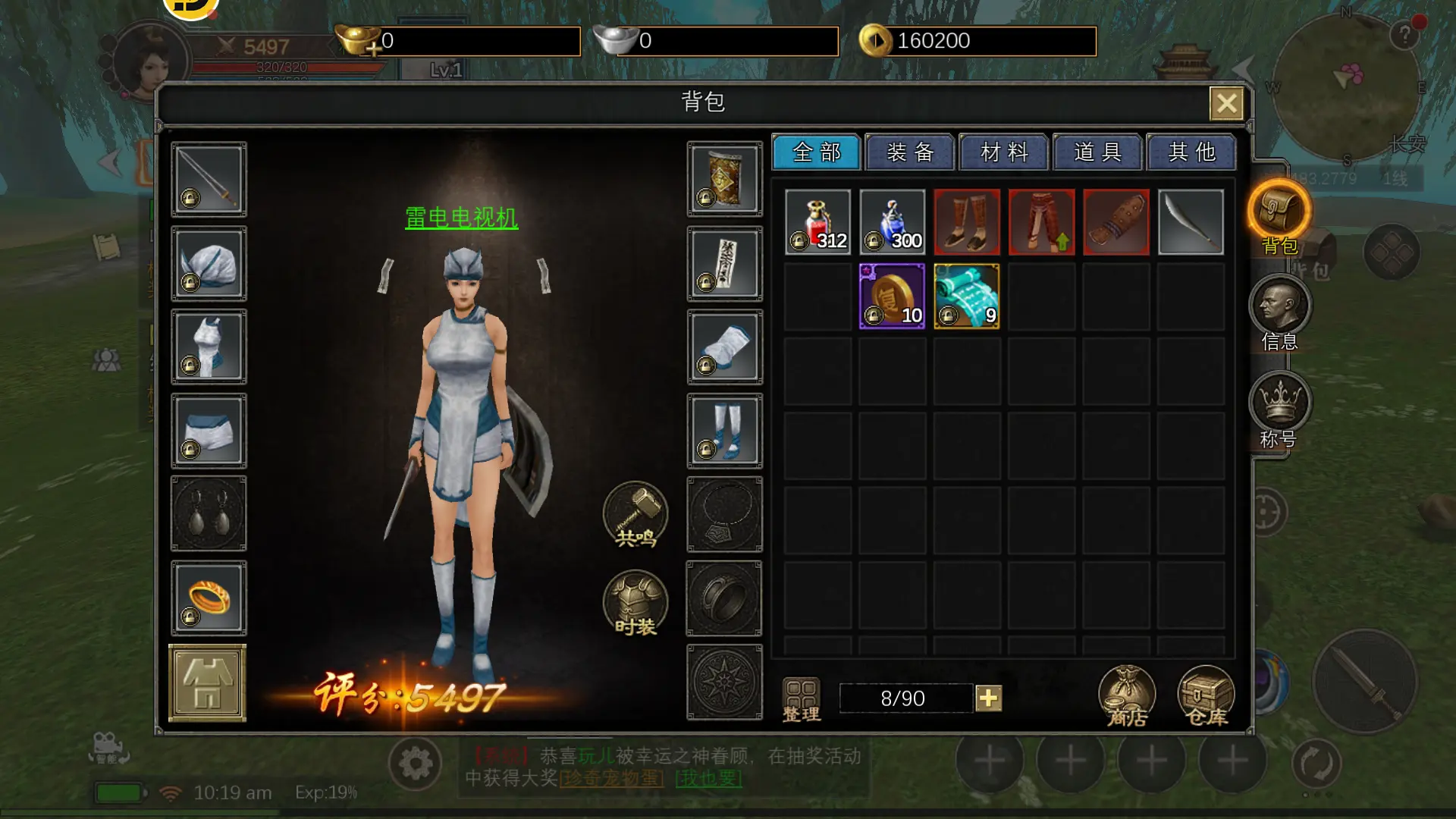Show the 其他 other tab
Viewport: 1456px width, 819px height.
tap(1192, 152)
